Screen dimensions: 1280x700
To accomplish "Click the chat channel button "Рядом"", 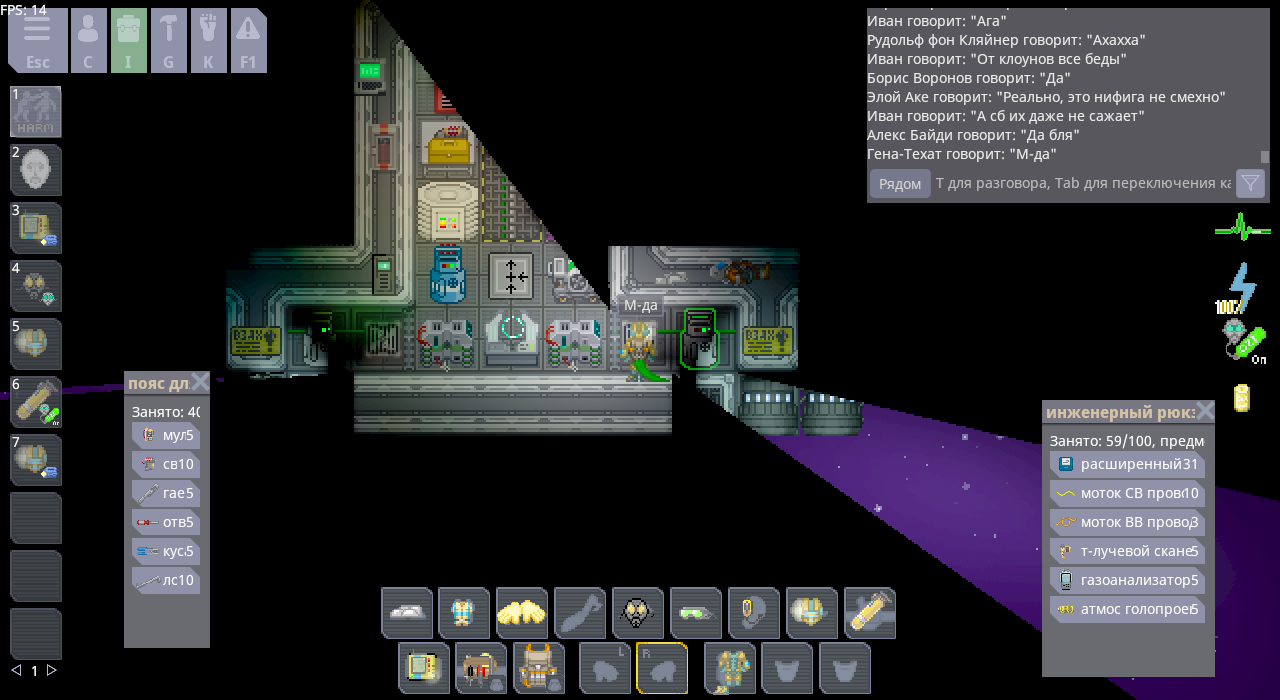I will 899,184.
